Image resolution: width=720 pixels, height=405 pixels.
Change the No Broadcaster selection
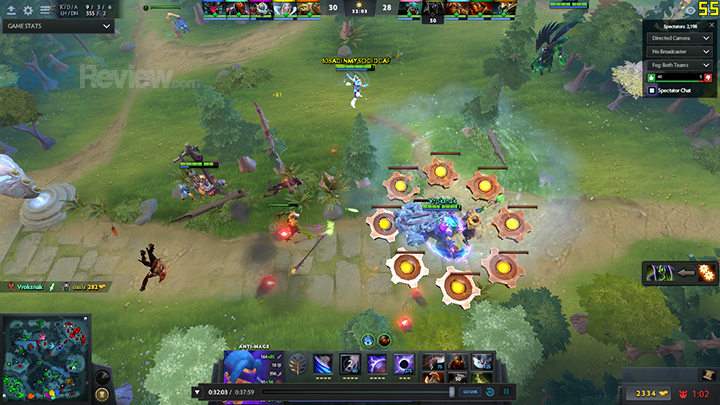pos(680,51)
